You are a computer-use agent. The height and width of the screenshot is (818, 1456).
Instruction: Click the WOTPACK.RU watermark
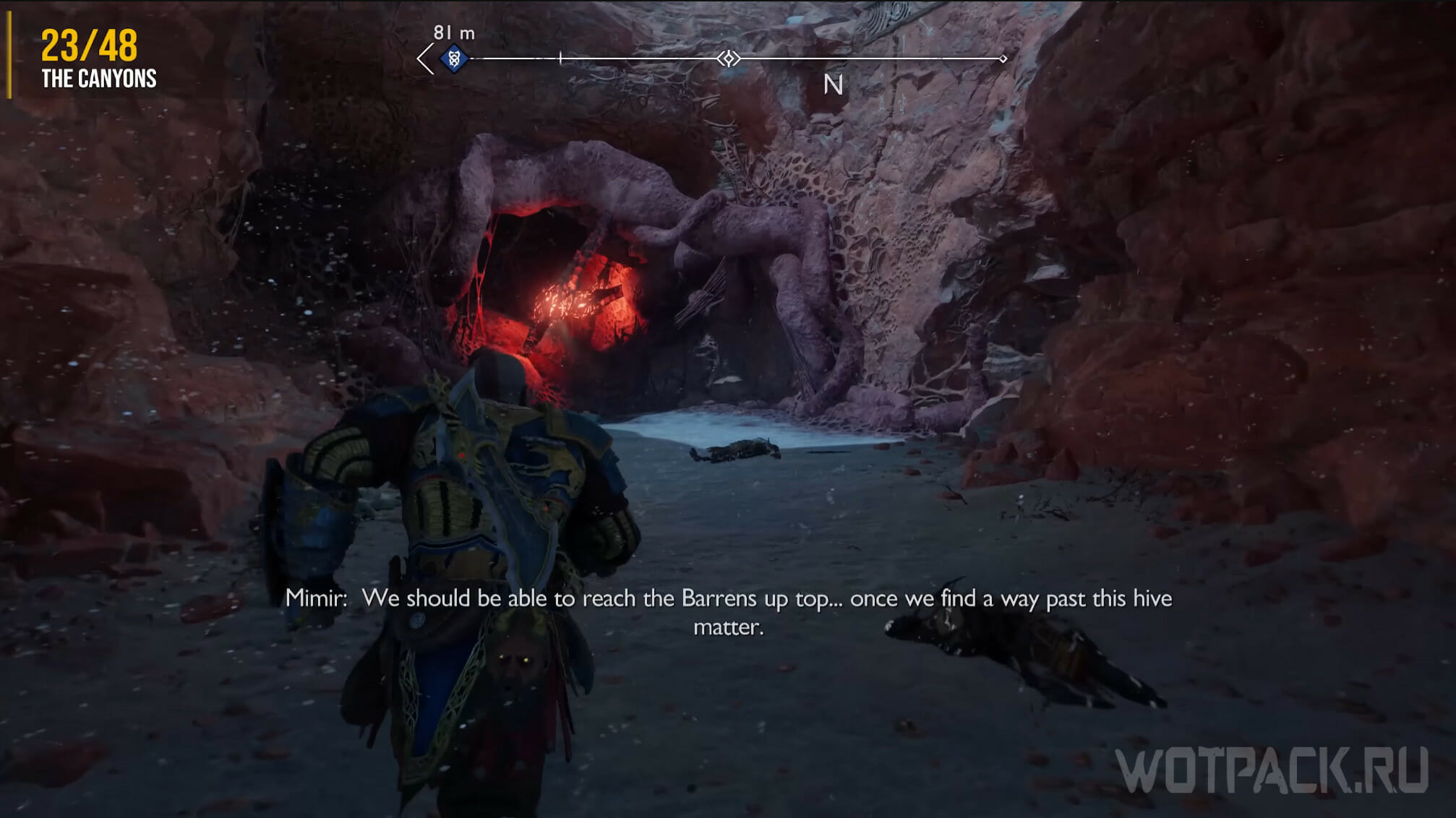tap(1272, 771)
